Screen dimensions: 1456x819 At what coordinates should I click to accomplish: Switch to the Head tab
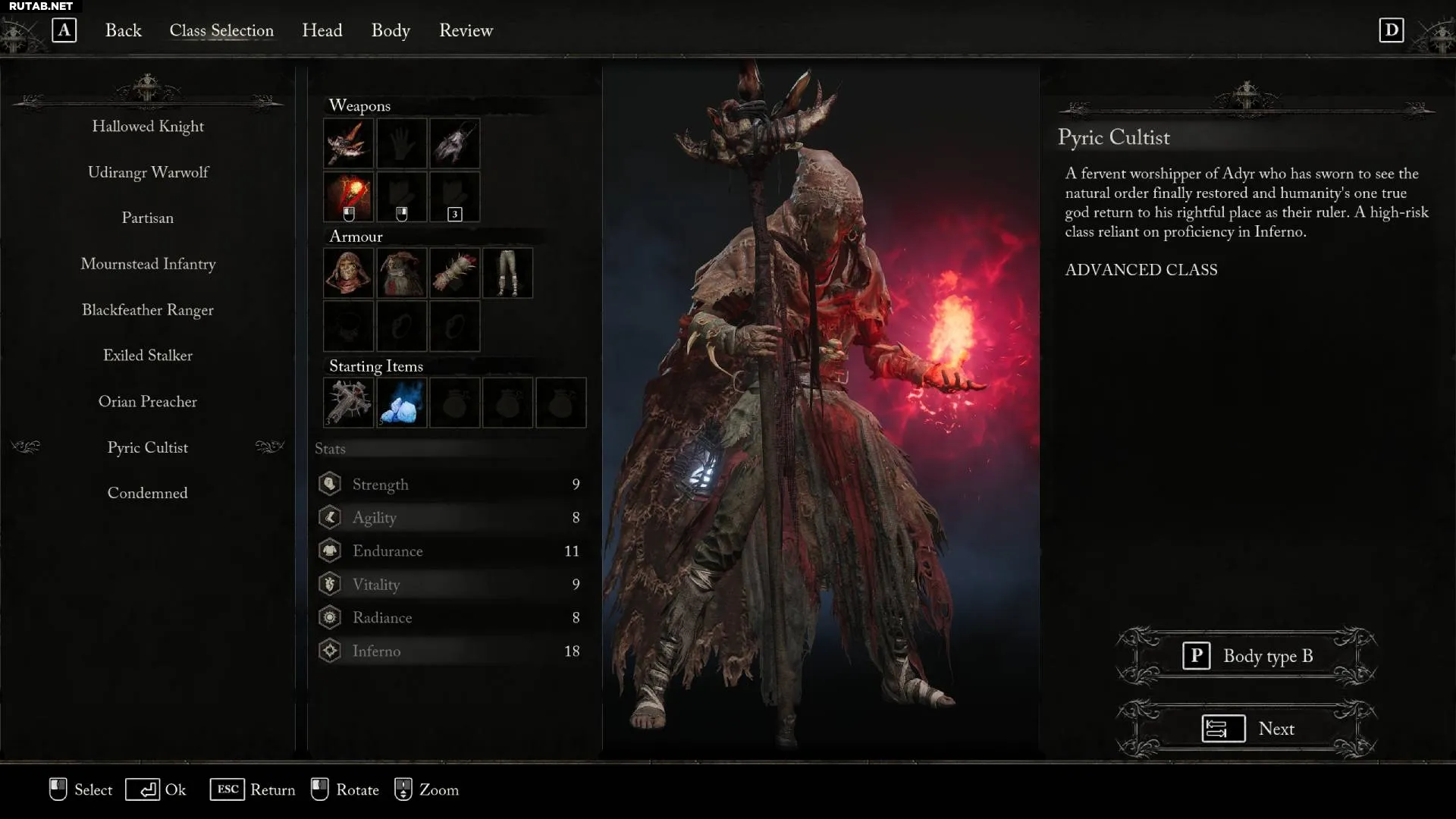(322, 30)
